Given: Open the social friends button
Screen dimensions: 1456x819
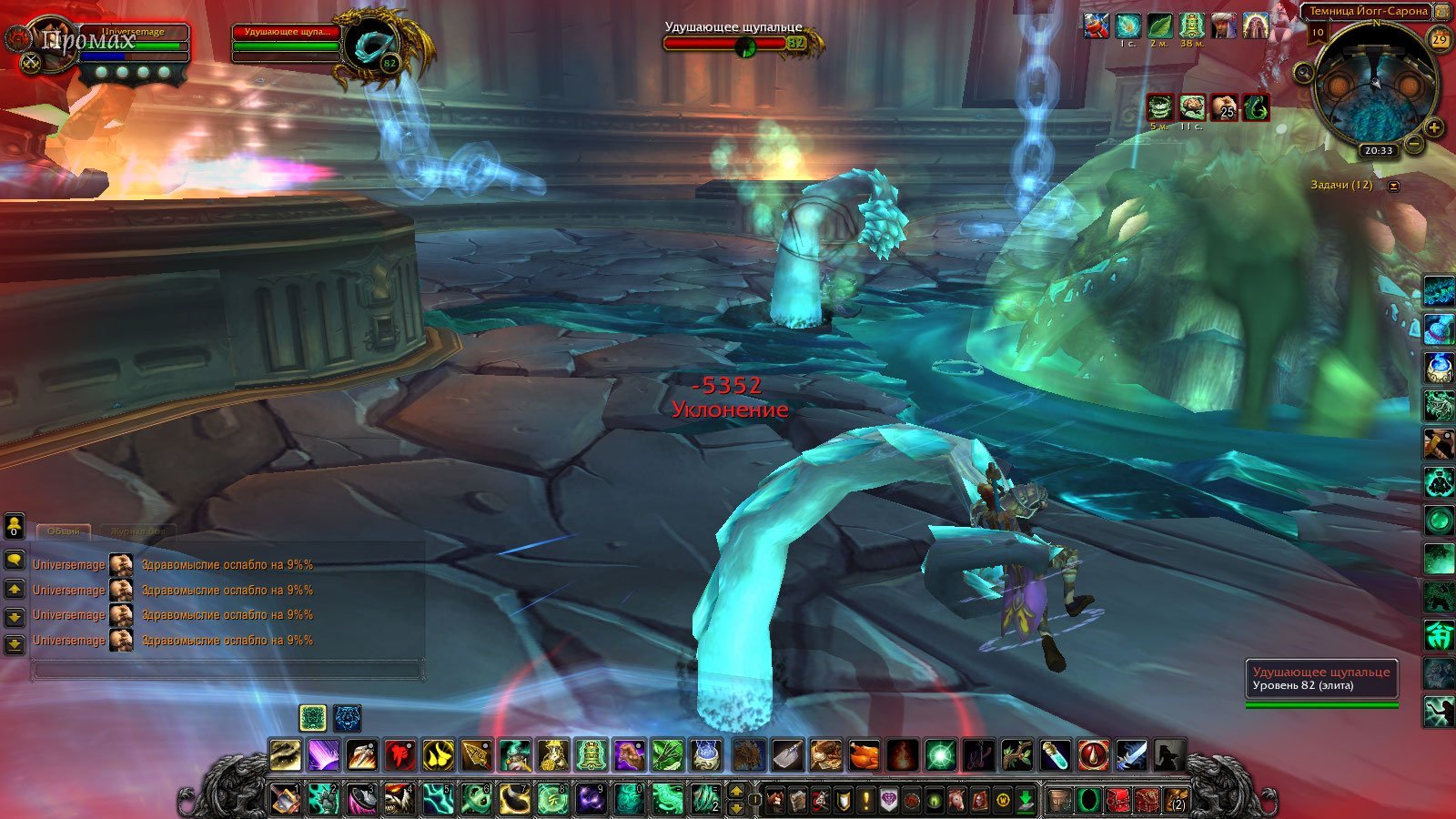Looking at the screenshot, I should point(15,526).
